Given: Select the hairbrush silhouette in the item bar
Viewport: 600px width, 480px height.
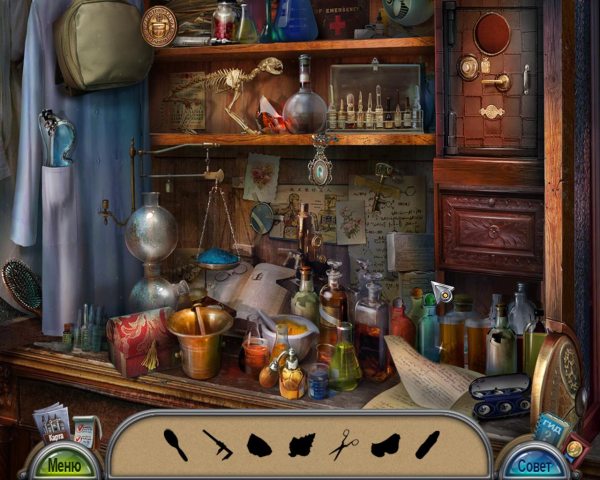Looking at the screenshot, I should (x=173, y=443).
